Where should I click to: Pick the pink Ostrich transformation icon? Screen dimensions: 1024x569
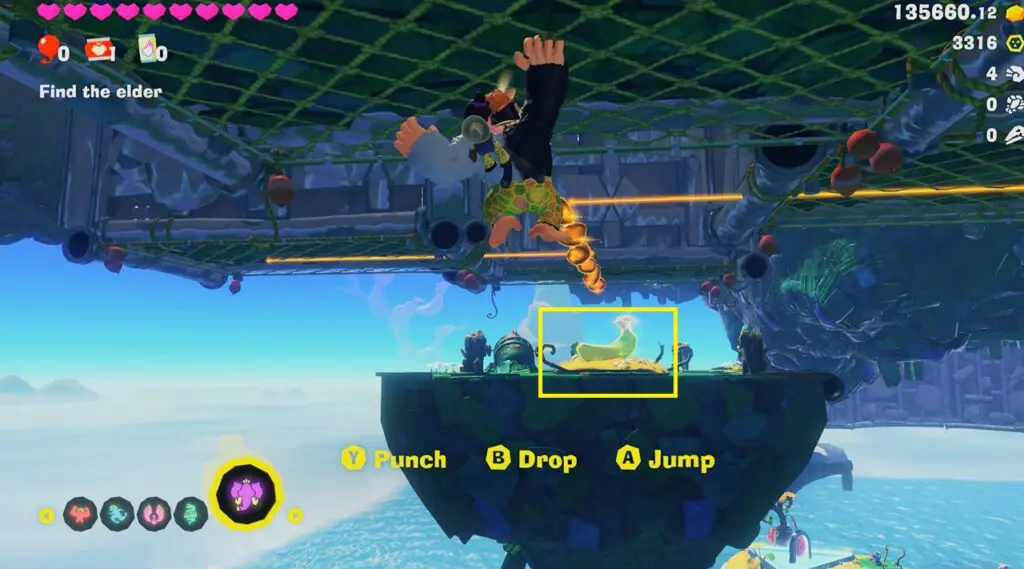click(x=154, y=514)
